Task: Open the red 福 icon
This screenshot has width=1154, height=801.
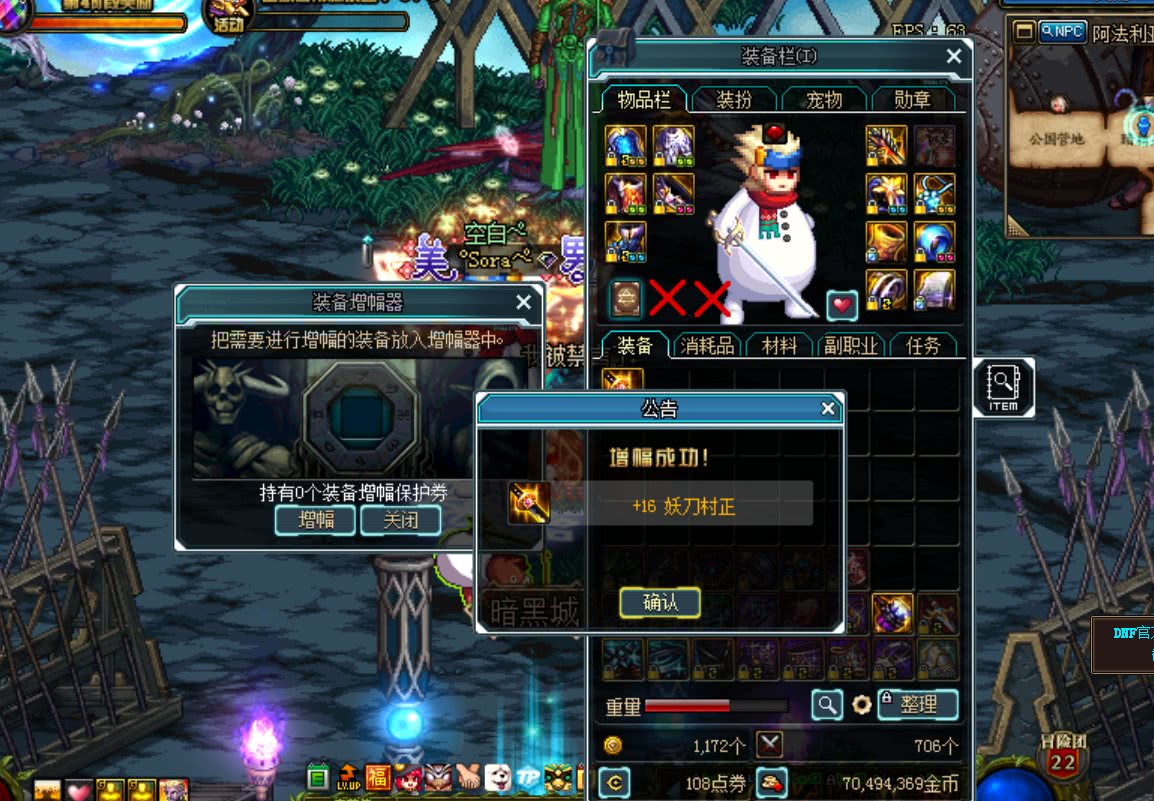Action: [x=378, y=777]
